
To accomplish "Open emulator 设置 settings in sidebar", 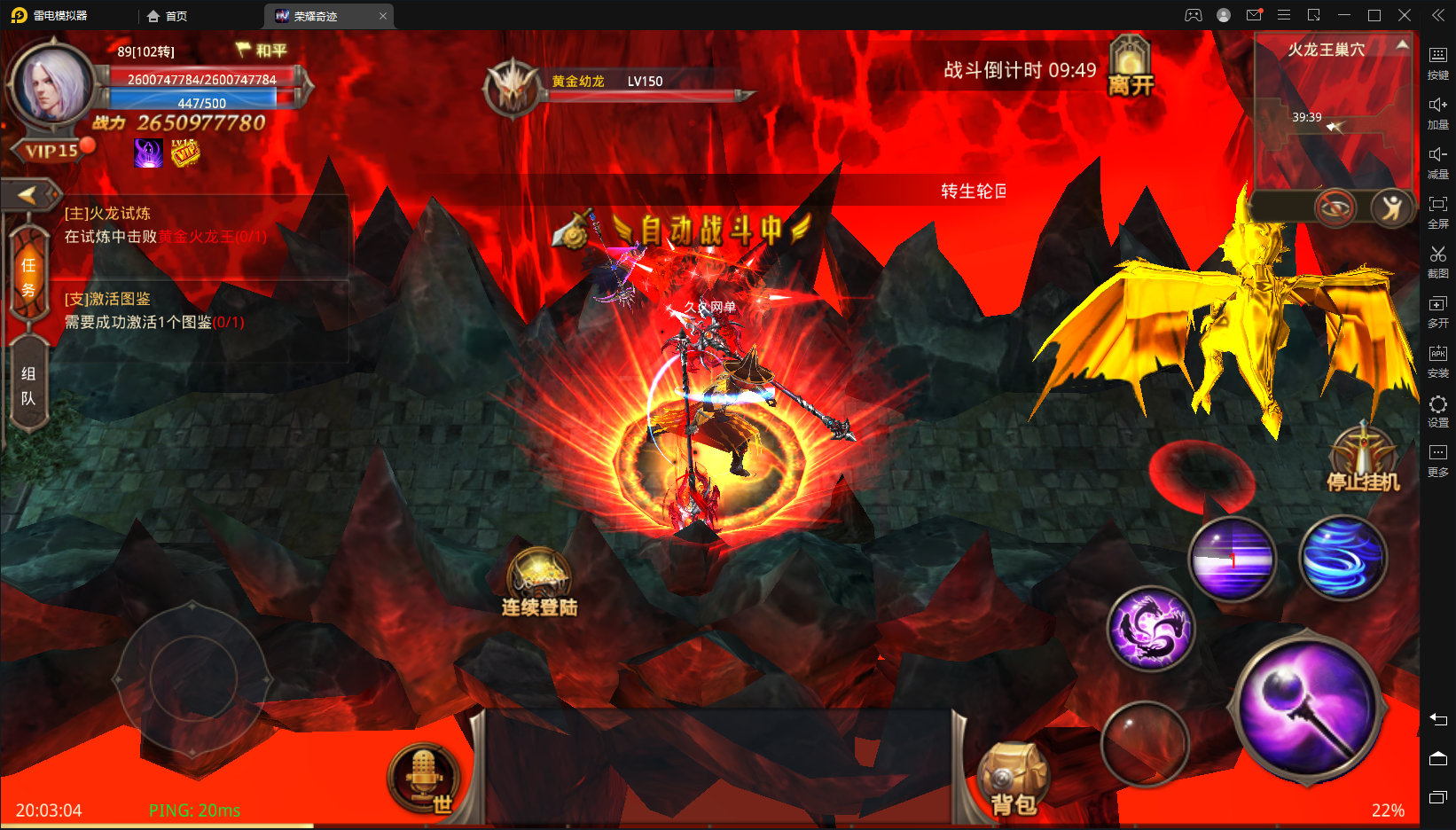I will pyautogui.click(x=1437, y=411).
